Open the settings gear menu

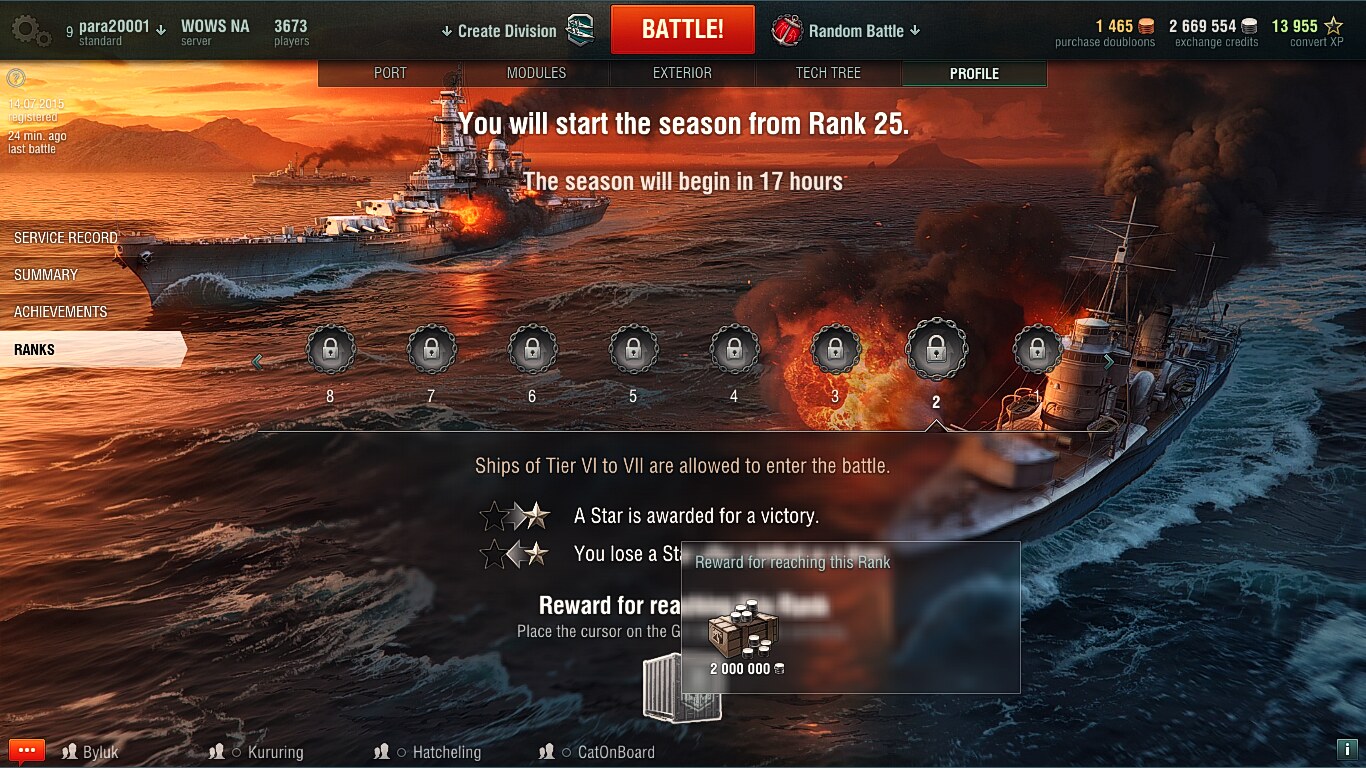coord(31,31)
